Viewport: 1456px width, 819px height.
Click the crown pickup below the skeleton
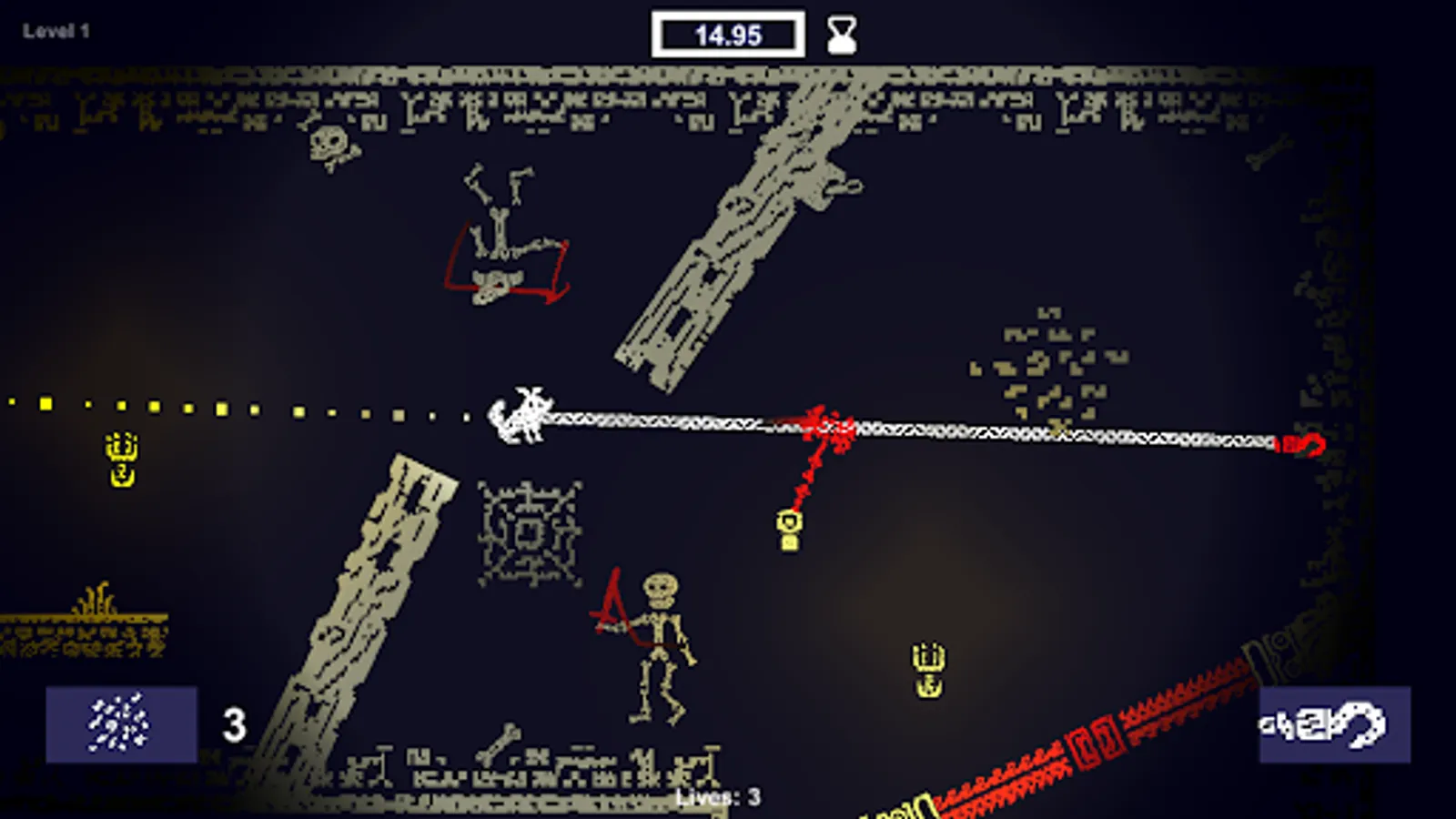[930, 667]
